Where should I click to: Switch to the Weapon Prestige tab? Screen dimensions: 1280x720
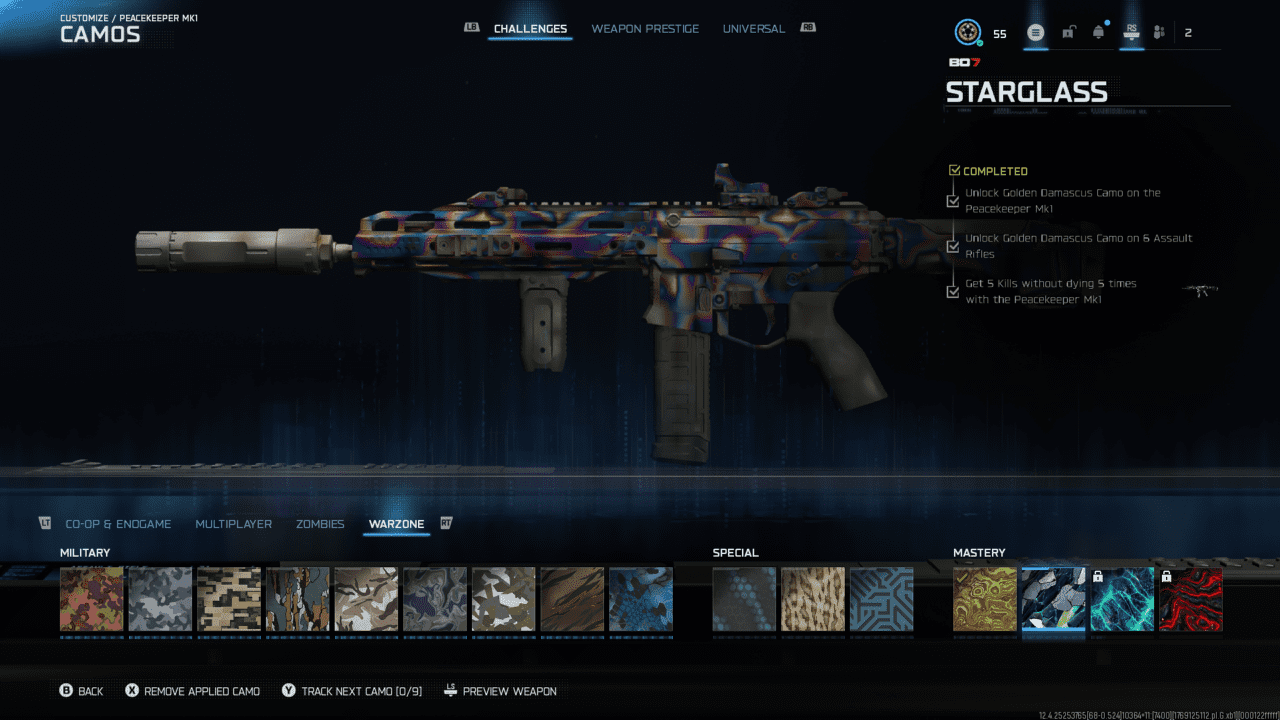(x=645, y=29)
